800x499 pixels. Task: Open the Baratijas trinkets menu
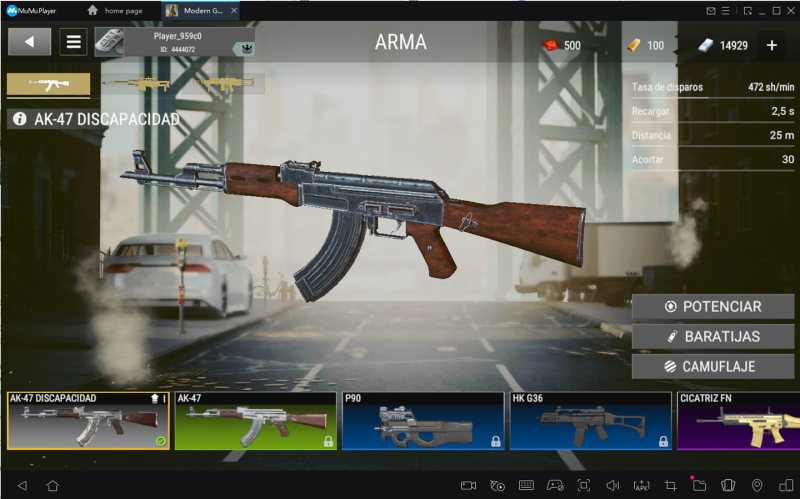pos(713,337)
